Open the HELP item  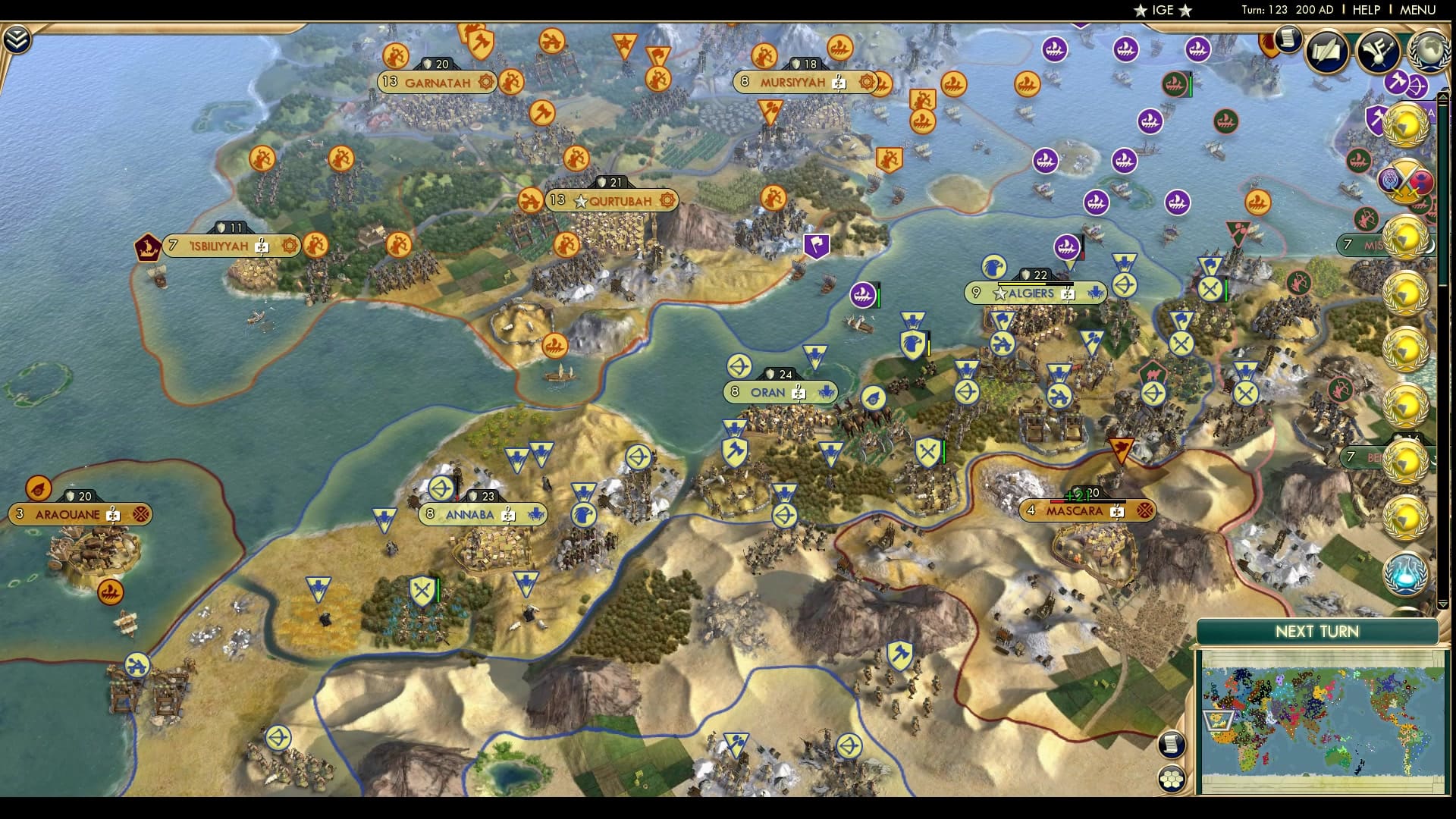point(1365,10)
